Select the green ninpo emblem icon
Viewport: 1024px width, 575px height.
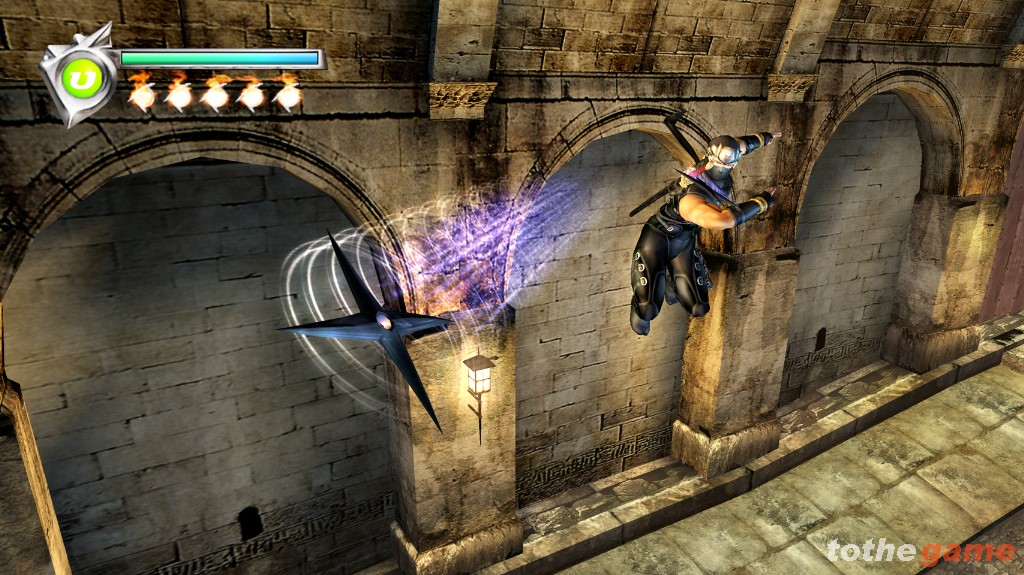click(x=80, y=77)
